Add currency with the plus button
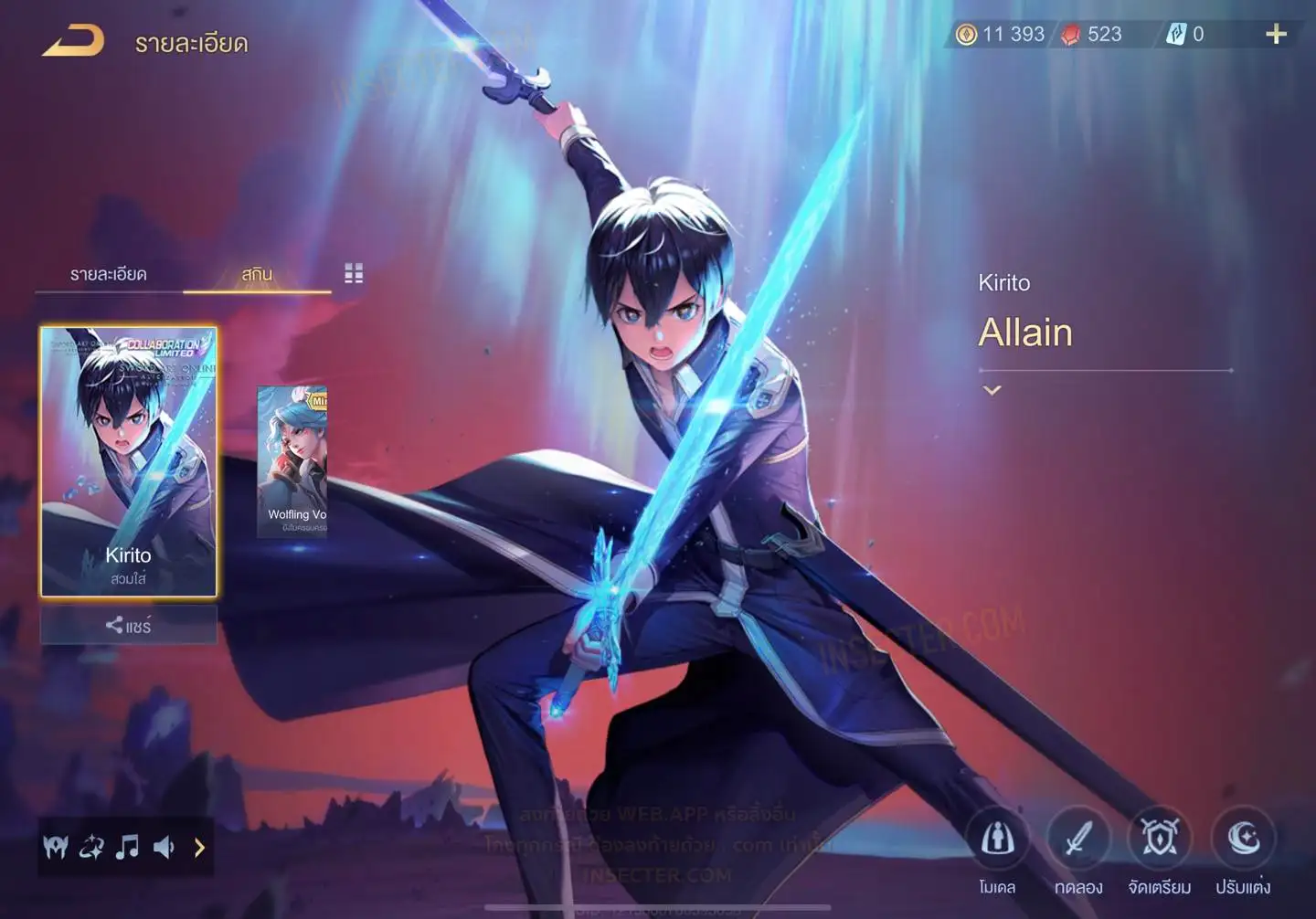This screenshot has height=919, width=1316. click(x=1276, y=35)
